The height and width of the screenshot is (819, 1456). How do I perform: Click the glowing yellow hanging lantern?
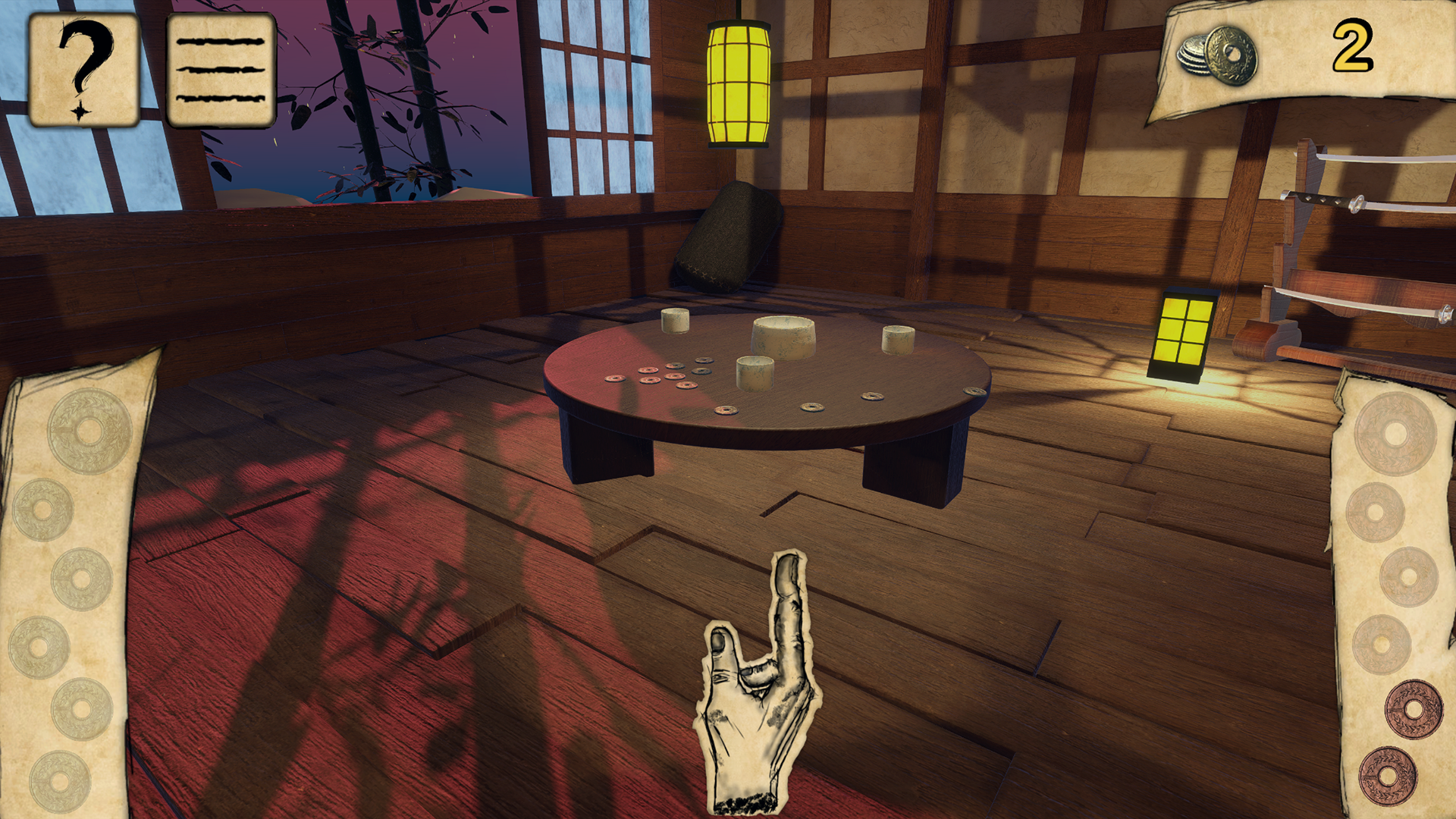point(737,83)
